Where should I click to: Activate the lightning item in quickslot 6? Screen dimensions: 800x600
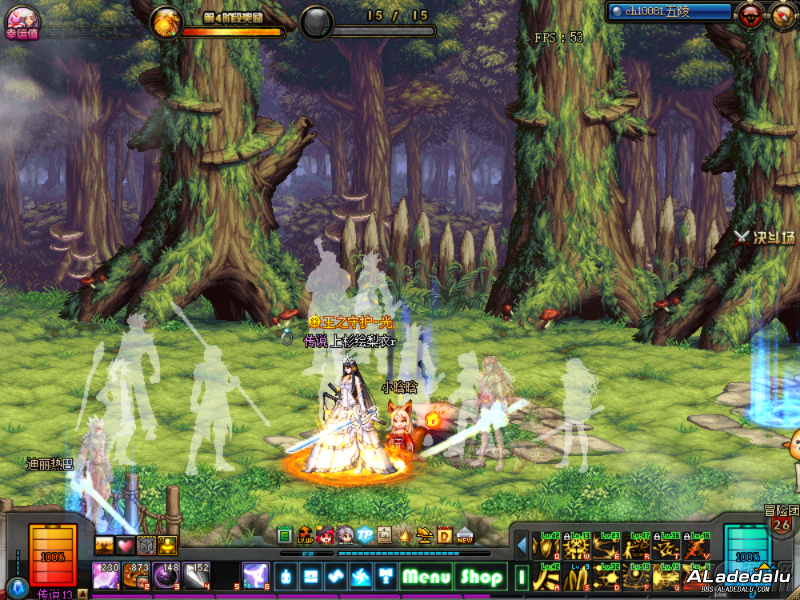(x=256, y=575)
